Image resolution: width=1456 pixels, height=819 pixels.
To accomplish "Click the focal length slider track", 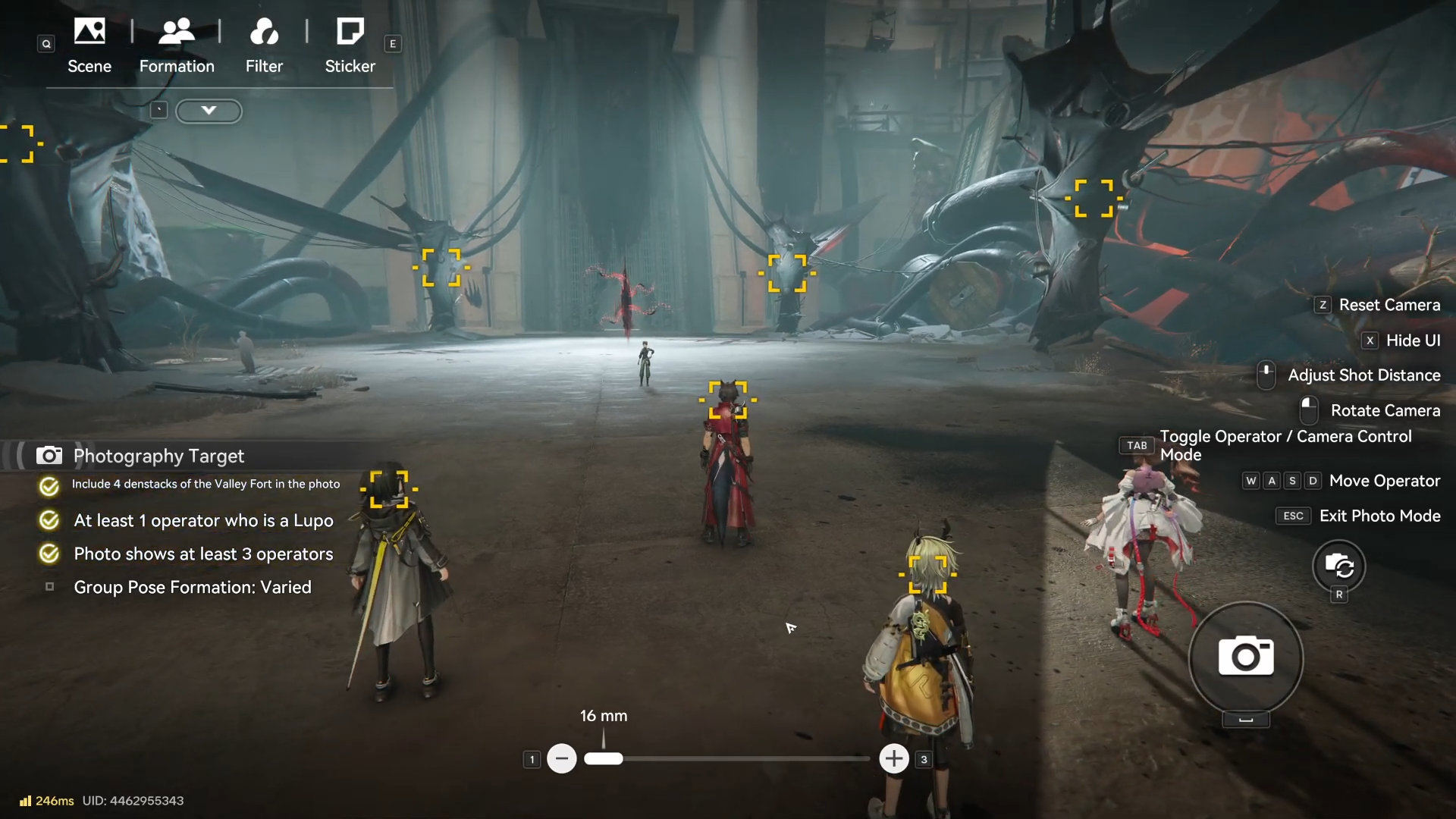I will [743, 758].
